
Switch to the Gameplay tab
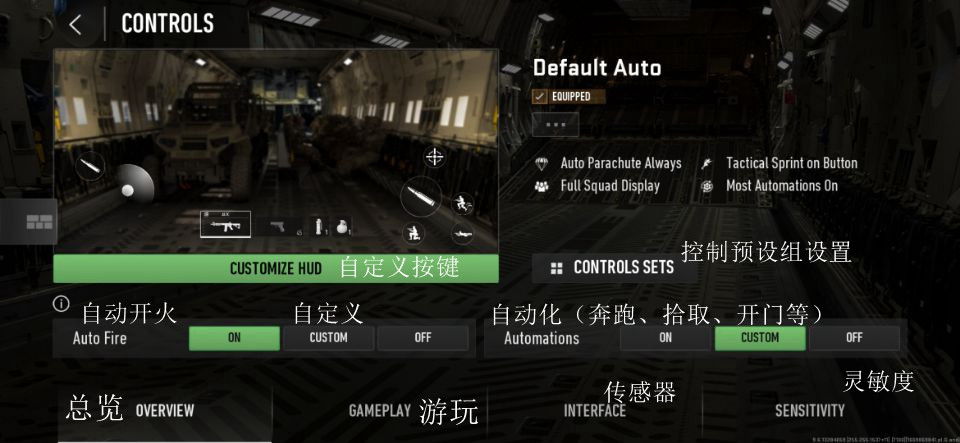(380, 411)
